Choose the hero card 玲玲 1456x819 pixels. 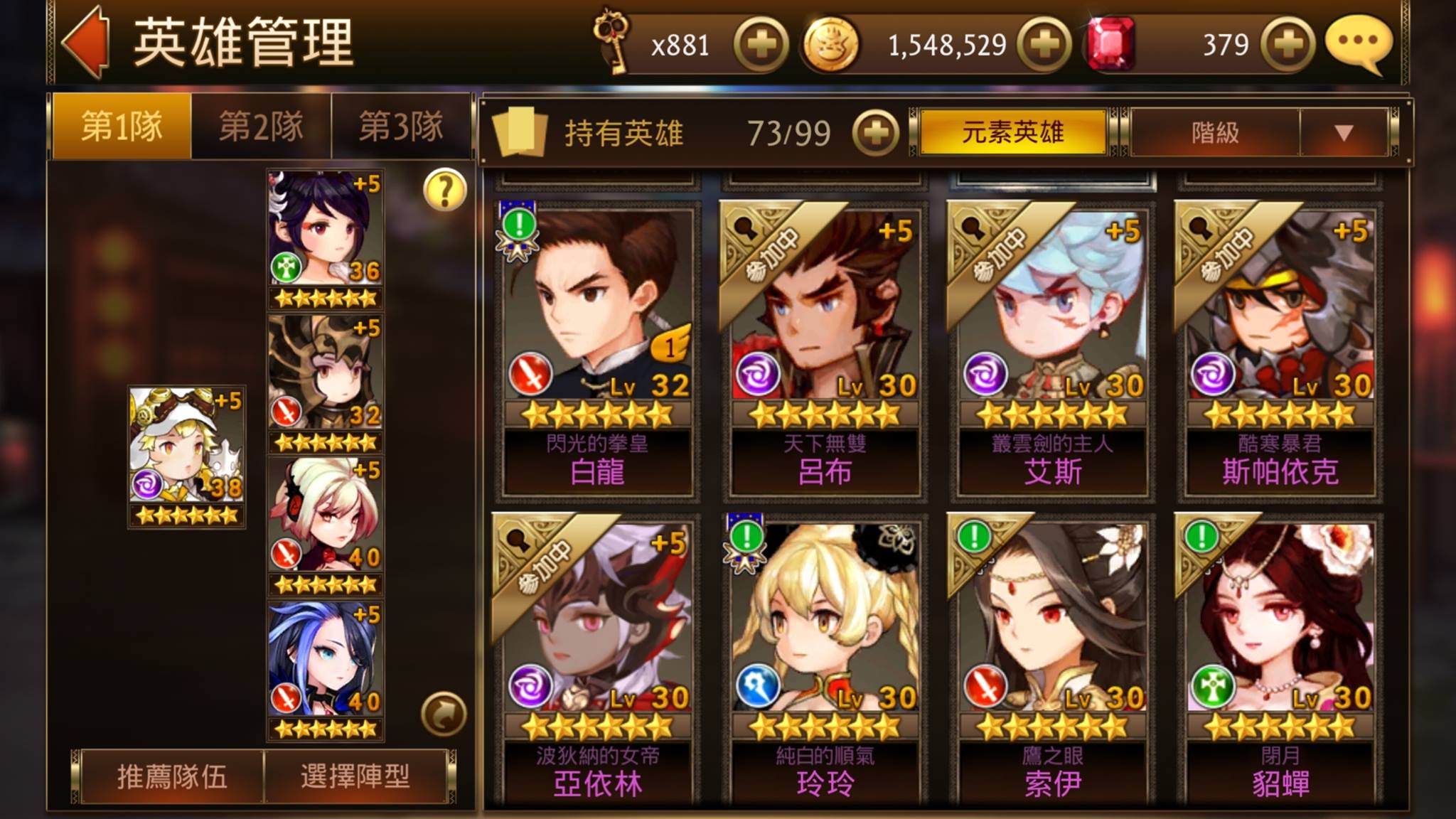[825, 661]
